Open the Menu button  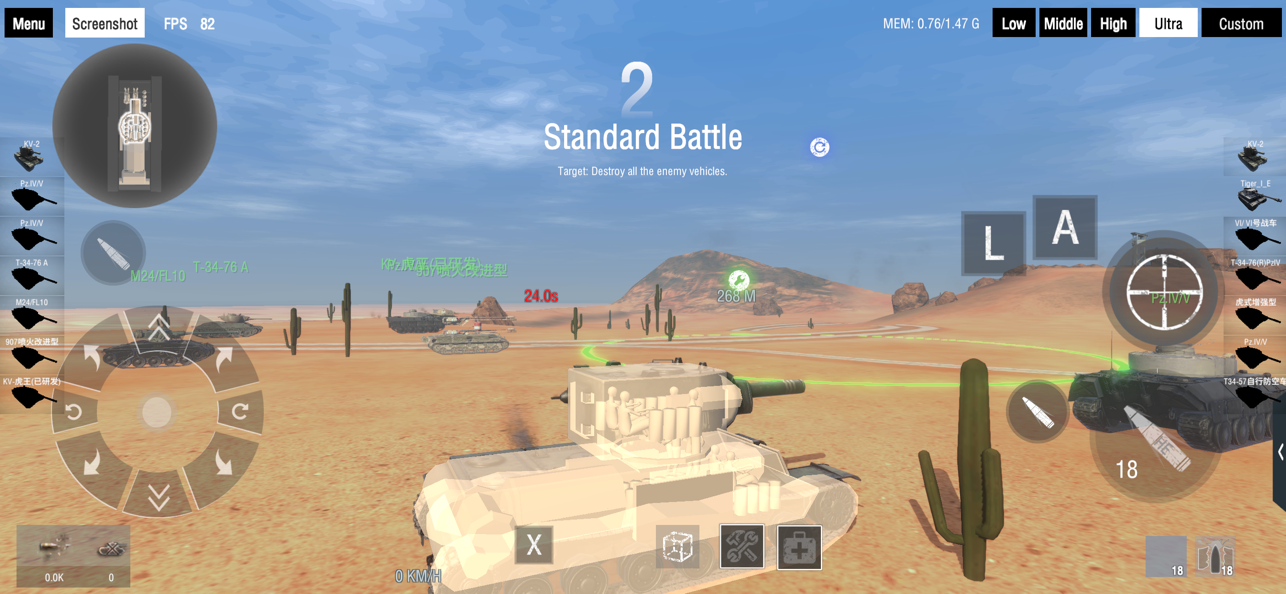coord(28,23)
